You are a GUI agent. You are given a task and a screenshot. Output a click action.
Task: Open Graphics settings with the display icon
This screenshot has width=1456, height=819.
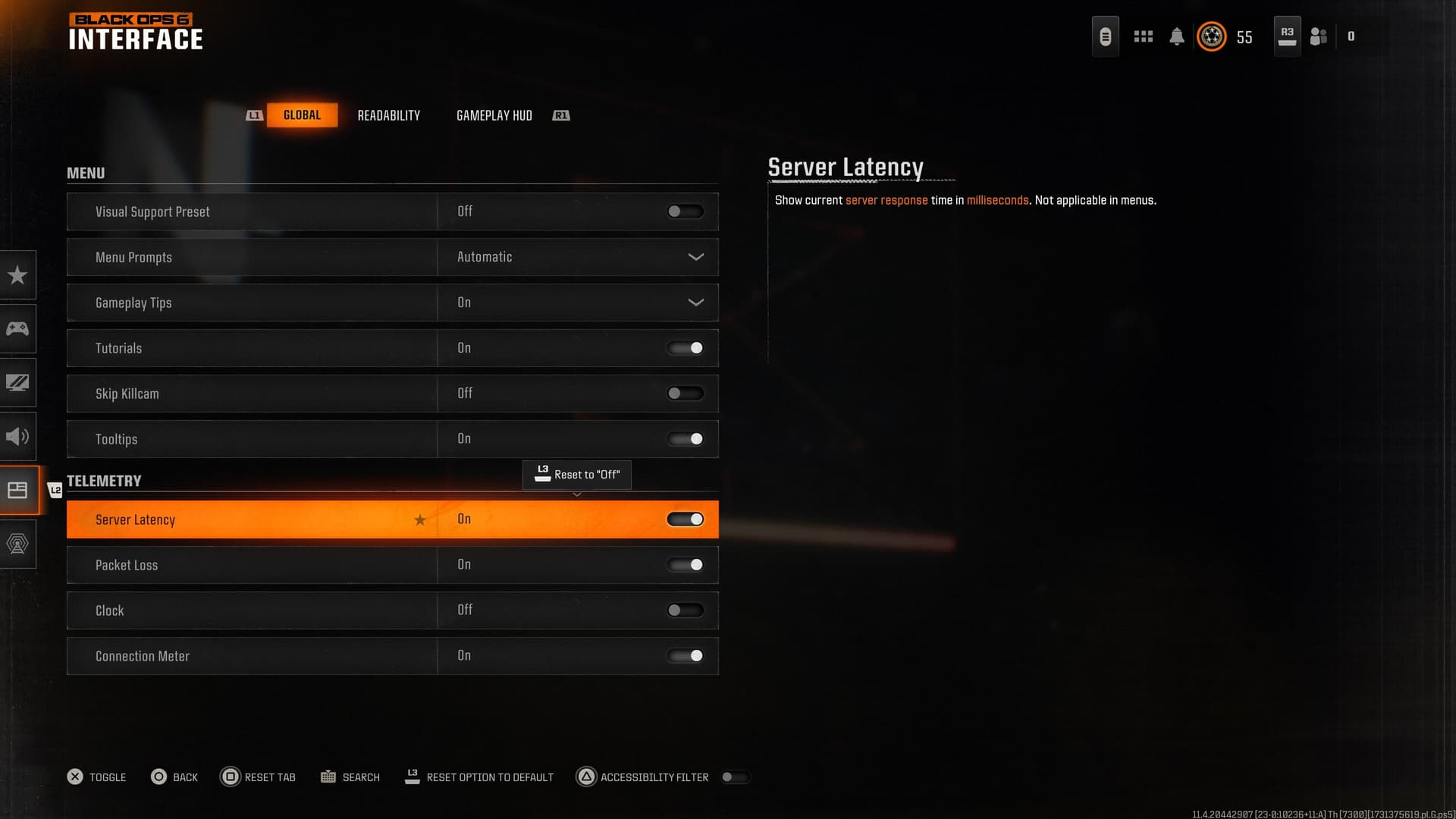coord(18,382)
